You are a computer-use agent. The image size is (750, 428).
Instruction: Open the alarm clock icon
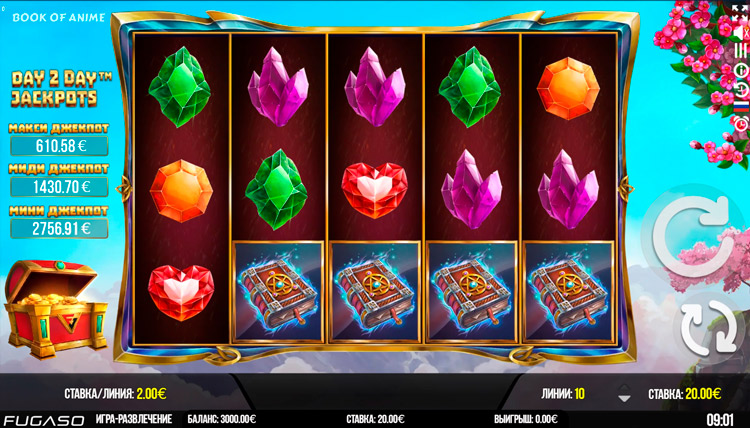(741, 122)
